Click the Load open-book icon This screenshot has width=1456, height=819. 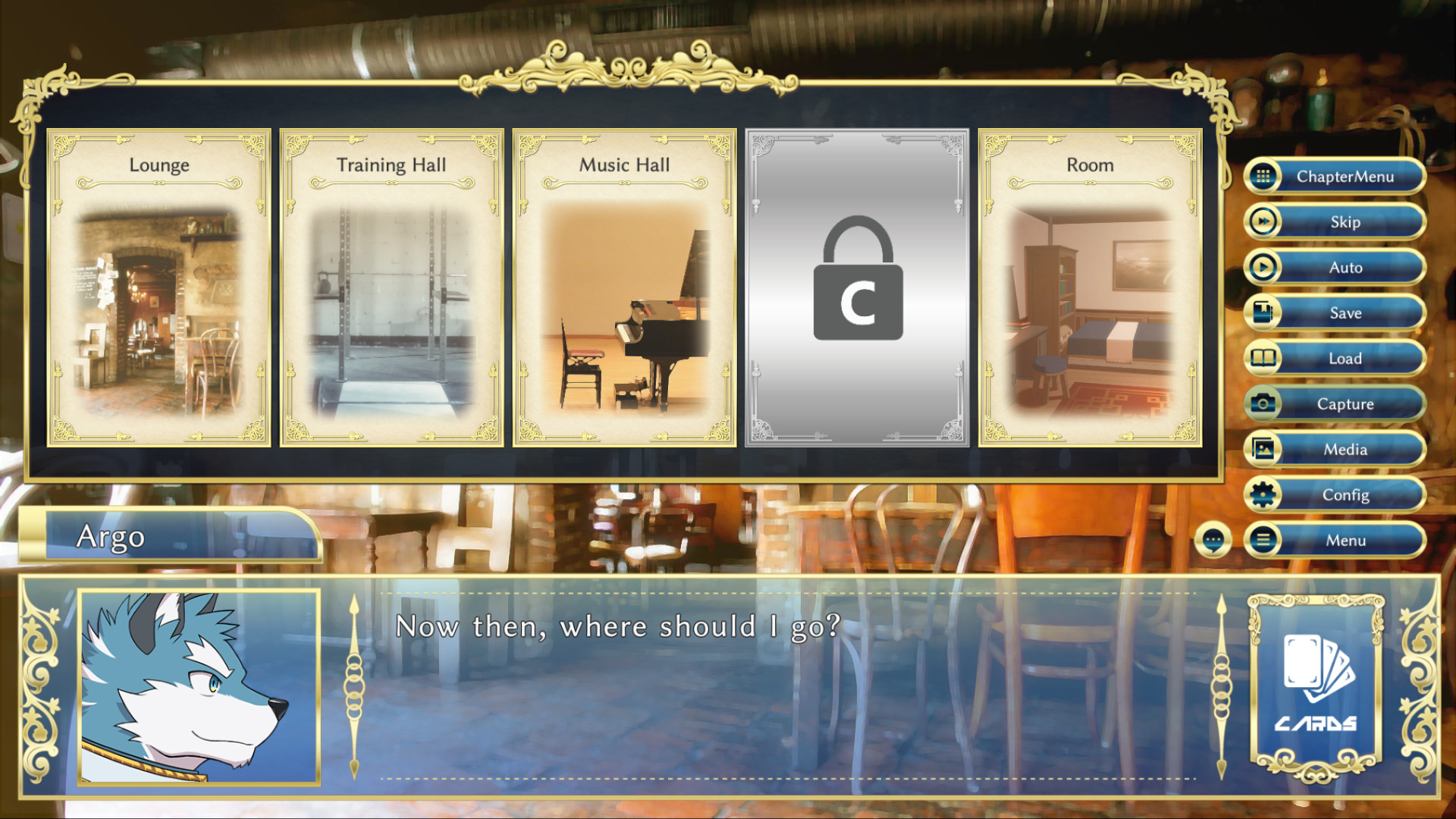(1262, 358)
